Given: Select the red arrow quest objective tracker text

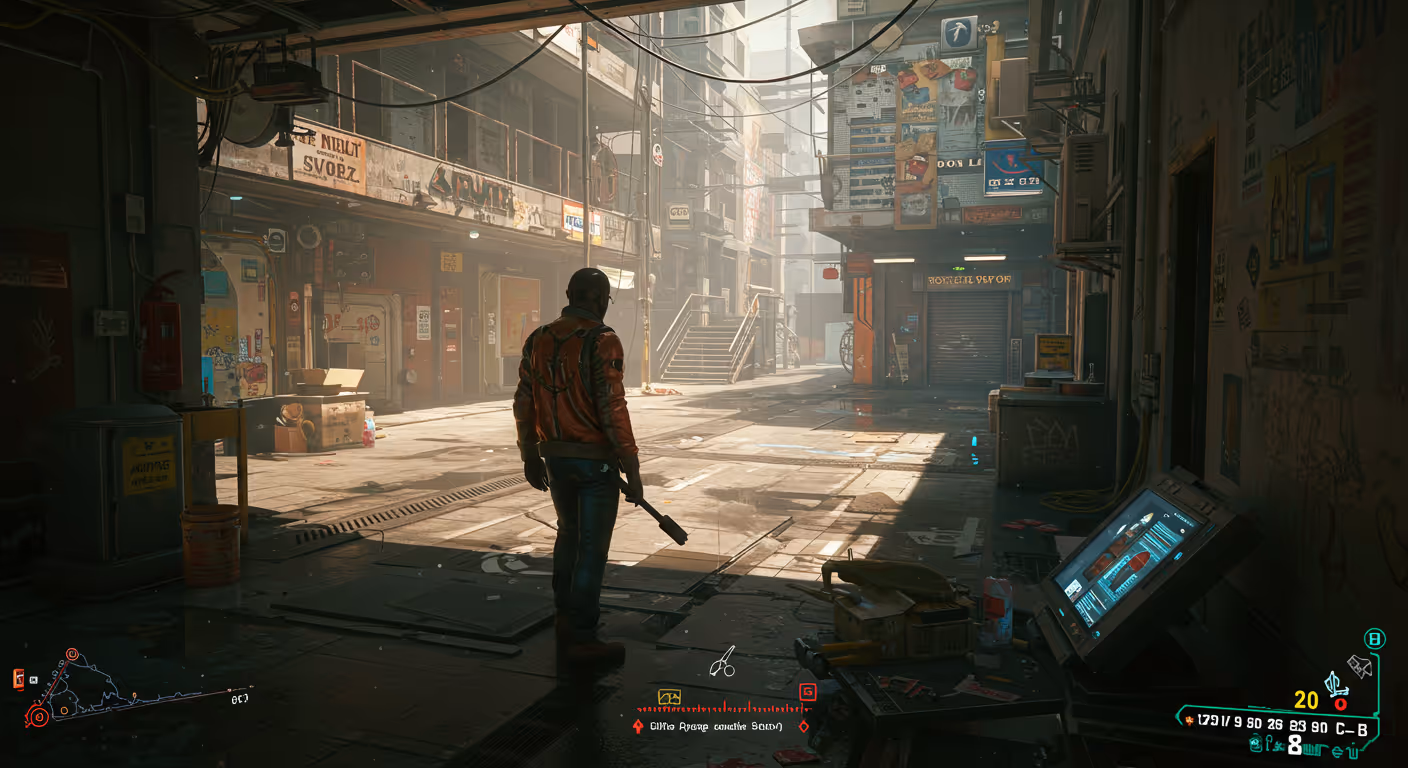Looking at the screenshot, I should click(x=716, y=726).
